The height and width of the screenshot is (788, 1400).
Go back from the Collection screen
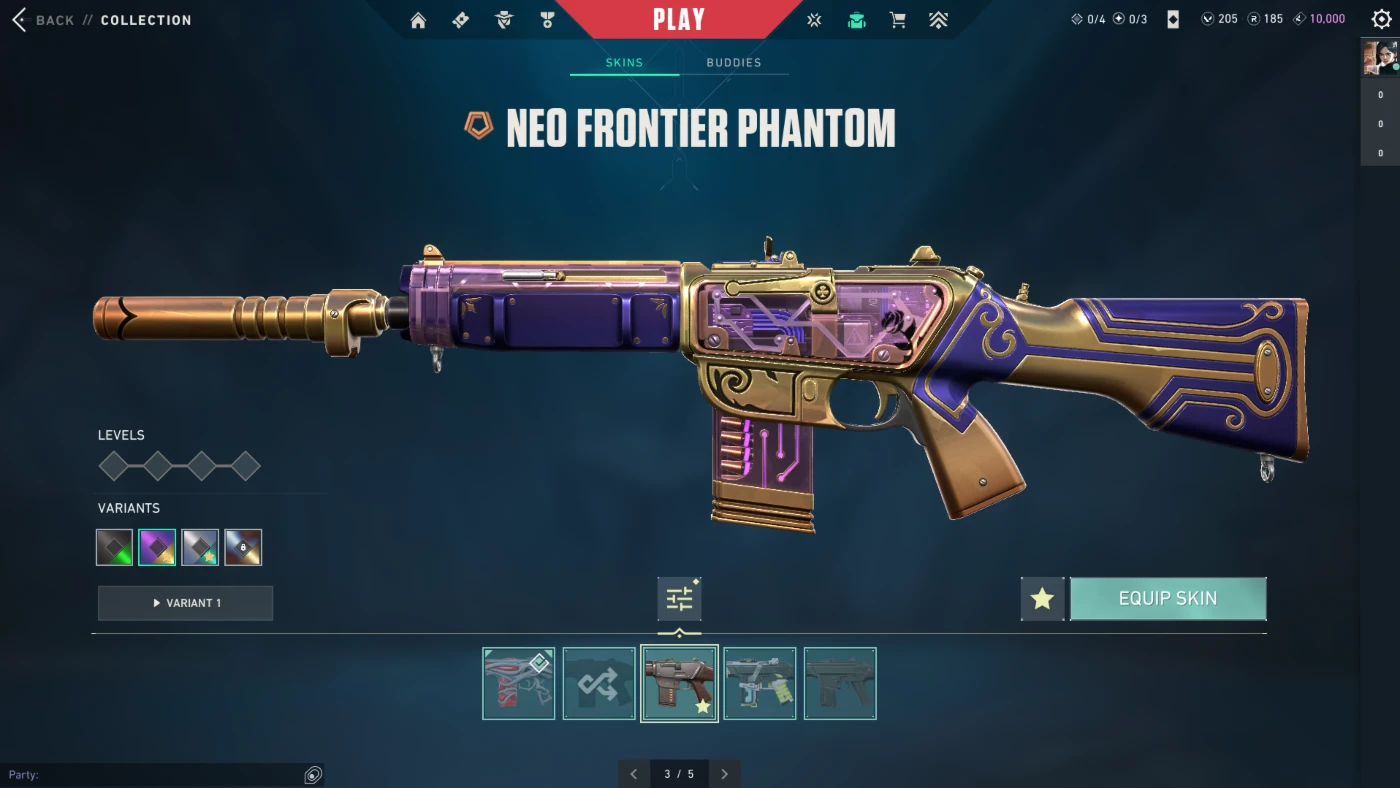coord(45,20)
